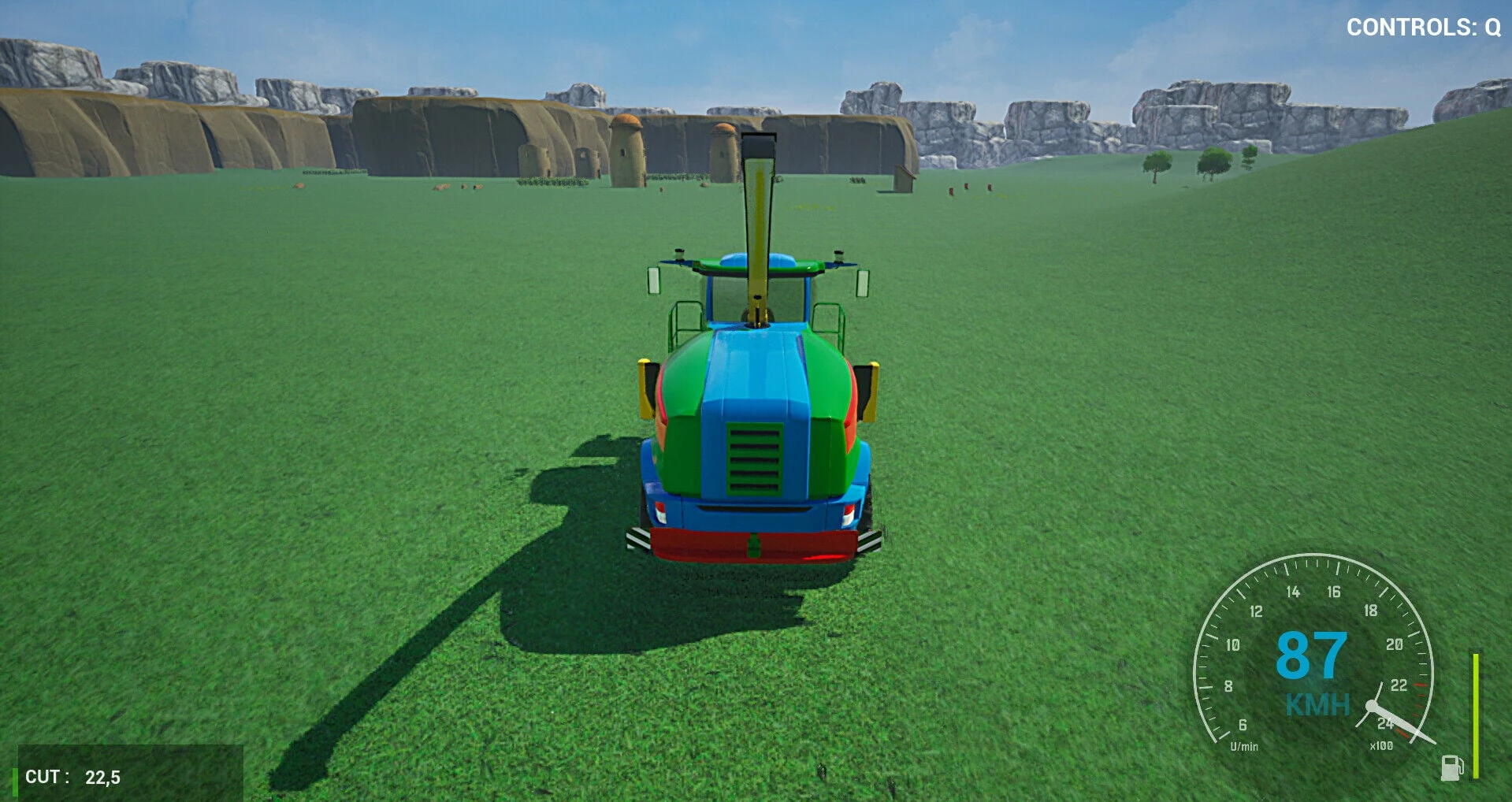Click the red rear bumper of the harvester
Image resolution: width=1512 pixels, height=802 pixels.
755,544
